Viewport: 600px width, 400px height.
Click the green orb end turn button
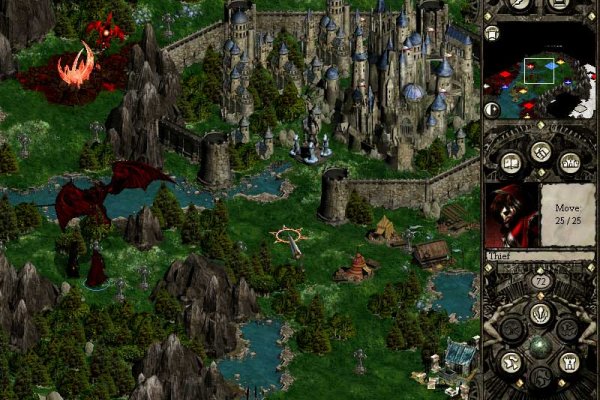pos(541,346)
